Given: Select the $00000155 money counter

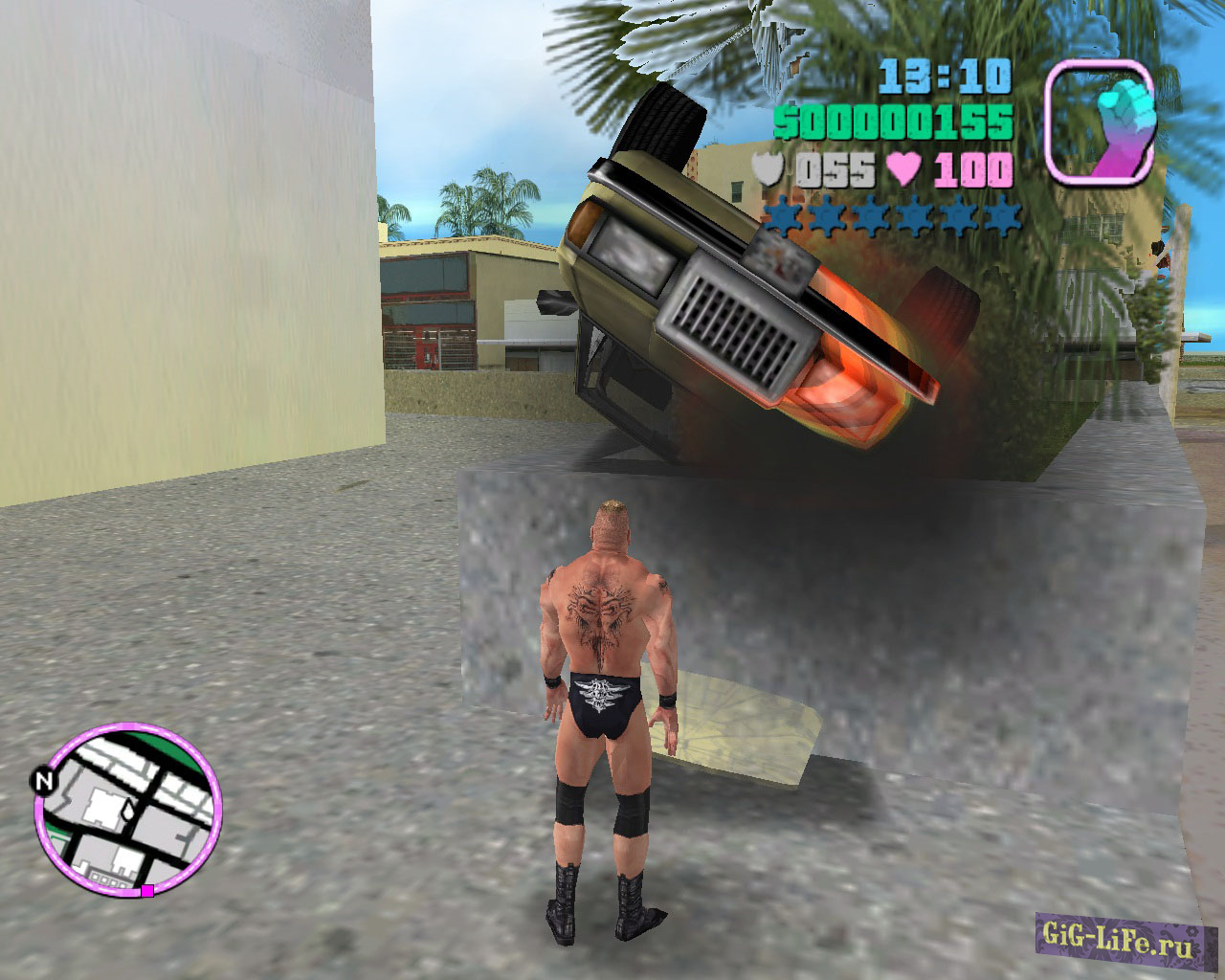Looking at the screenshot, I should pyautogui.click(x=895, y=122).
